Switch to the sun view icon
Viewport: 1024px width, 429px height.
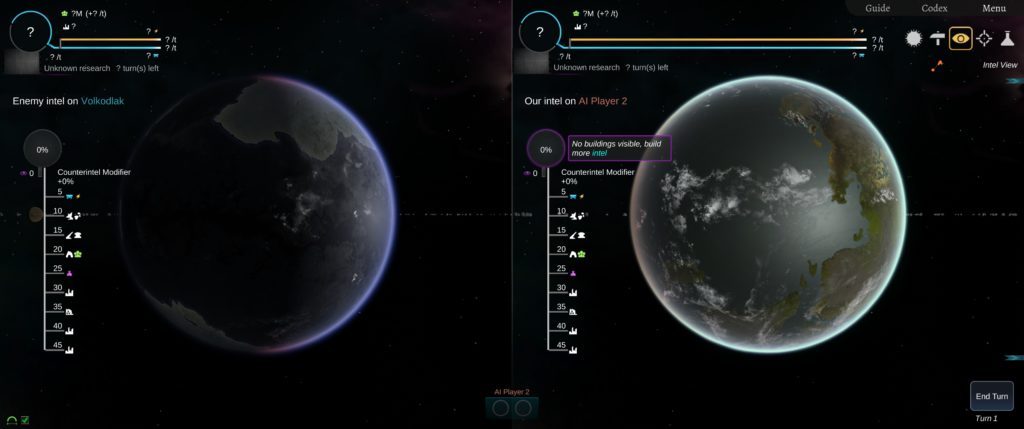(x=913, y=38)
